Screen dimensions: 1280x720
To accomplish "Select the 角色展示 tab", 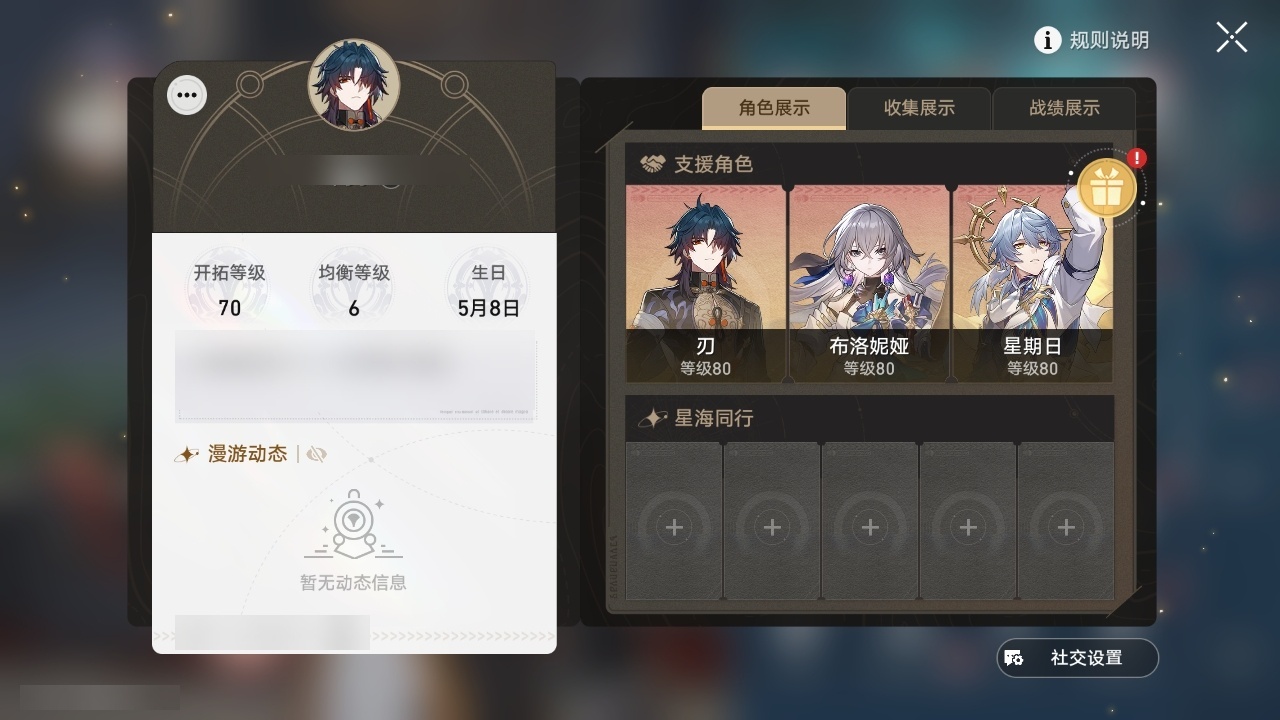I will [775, 108].
